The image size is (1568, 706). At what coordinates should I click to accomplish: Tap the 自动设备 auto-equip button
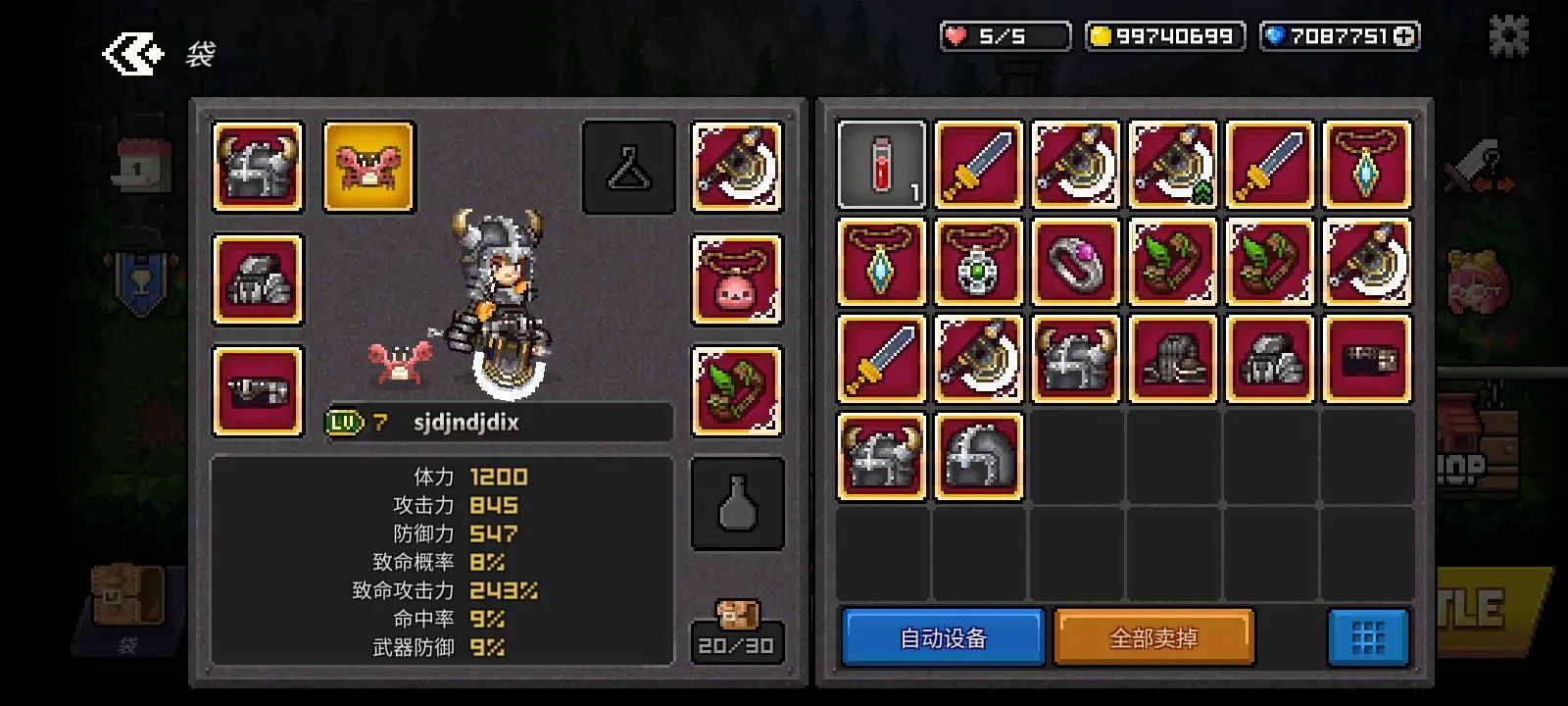943,638
